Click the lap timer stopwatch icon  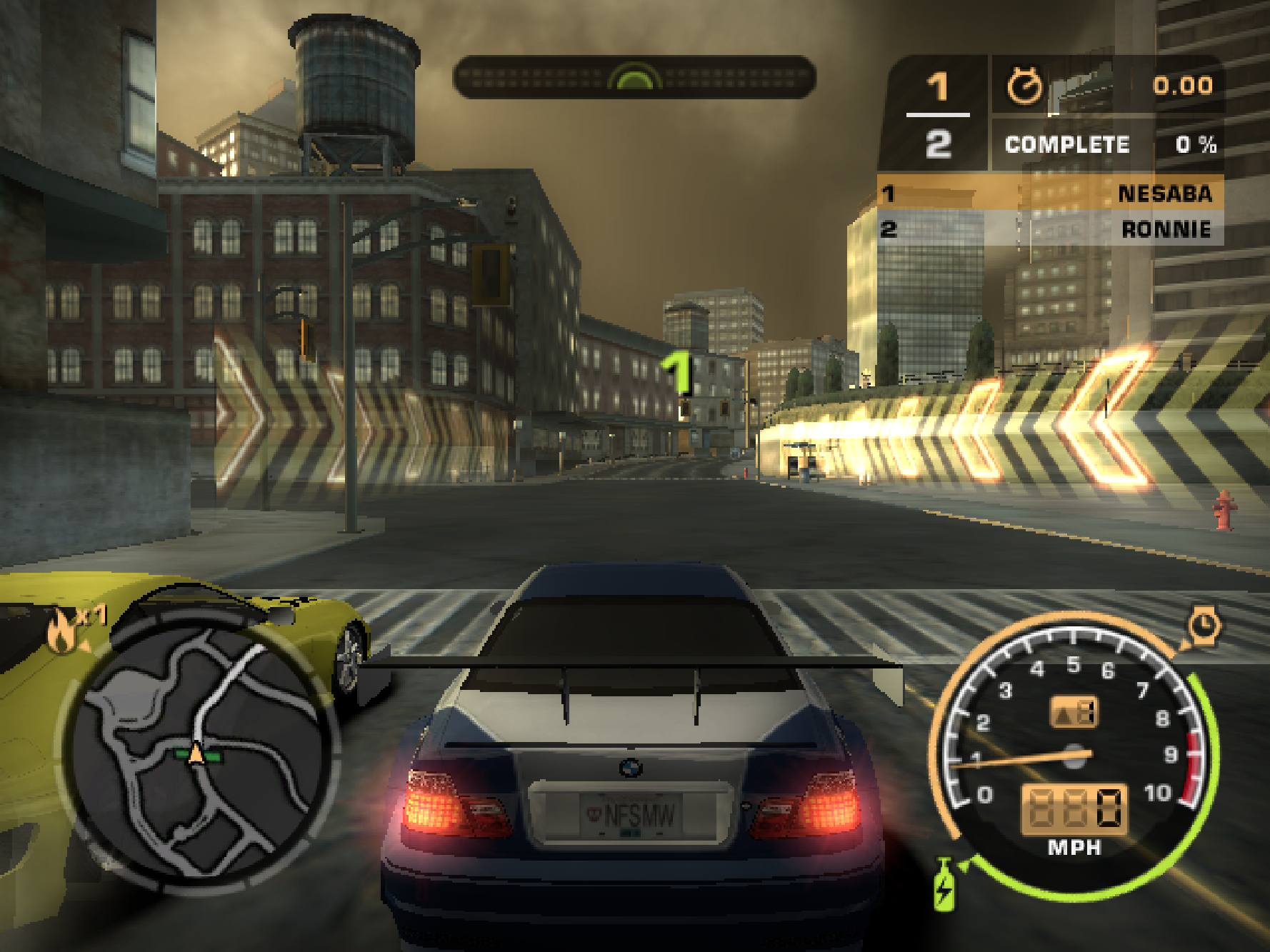coord(1024,86)
